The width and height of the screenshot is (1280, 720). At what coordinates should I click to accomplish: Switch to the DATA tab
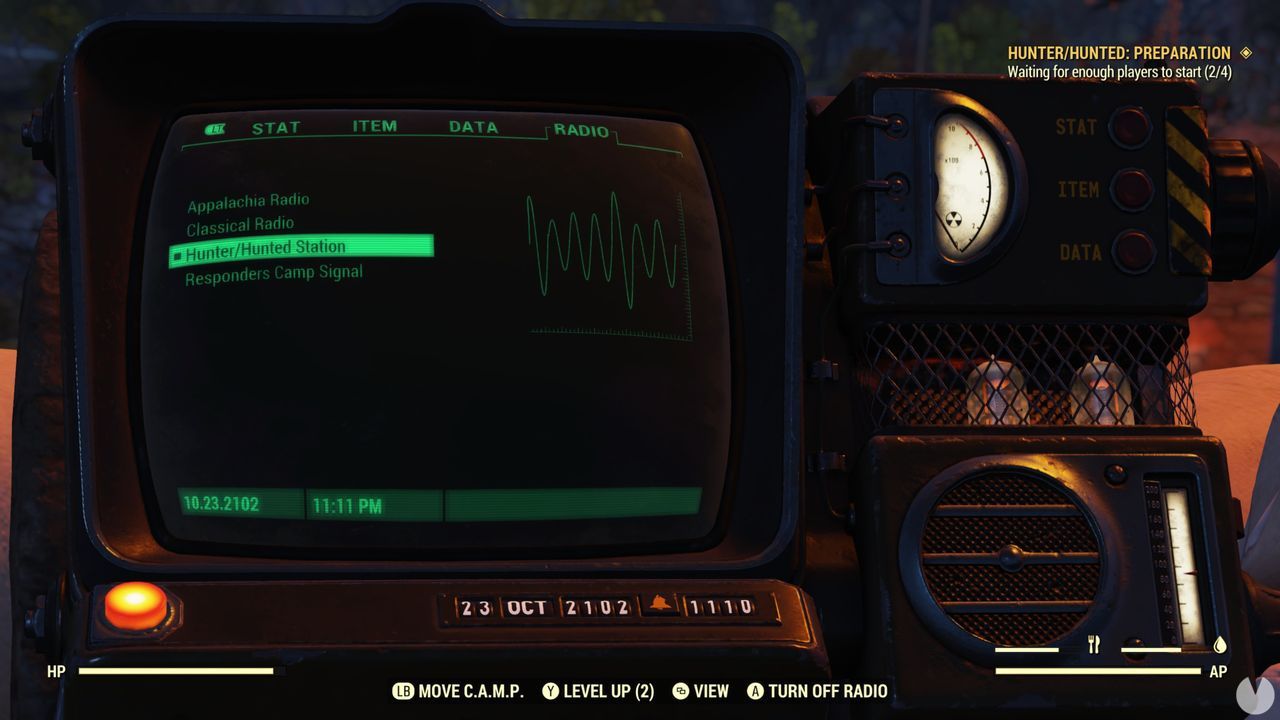click(x=473, y=127)
